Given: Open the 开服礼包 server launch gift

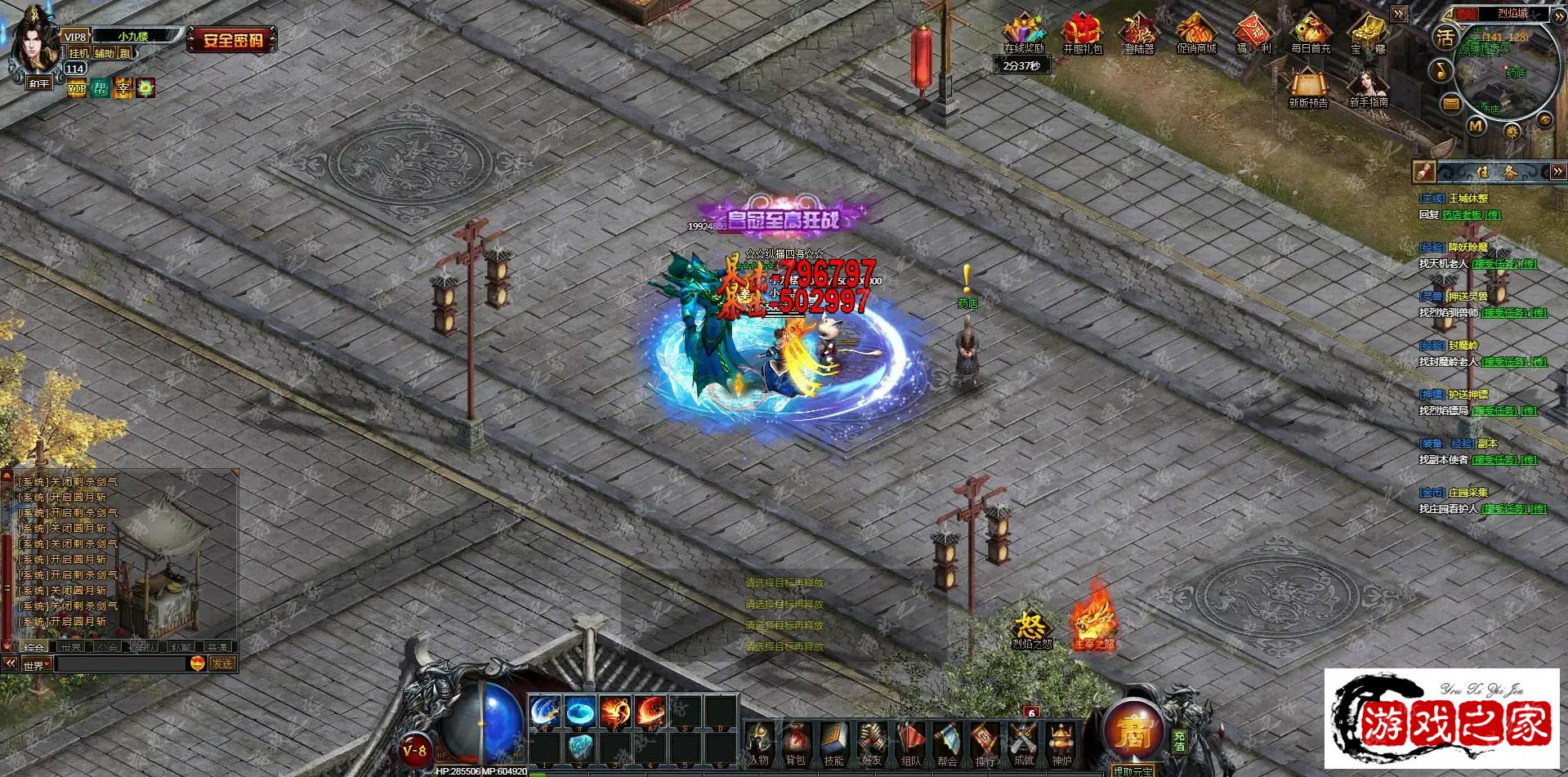Looking at the screenshot, I should [1082, 34].
